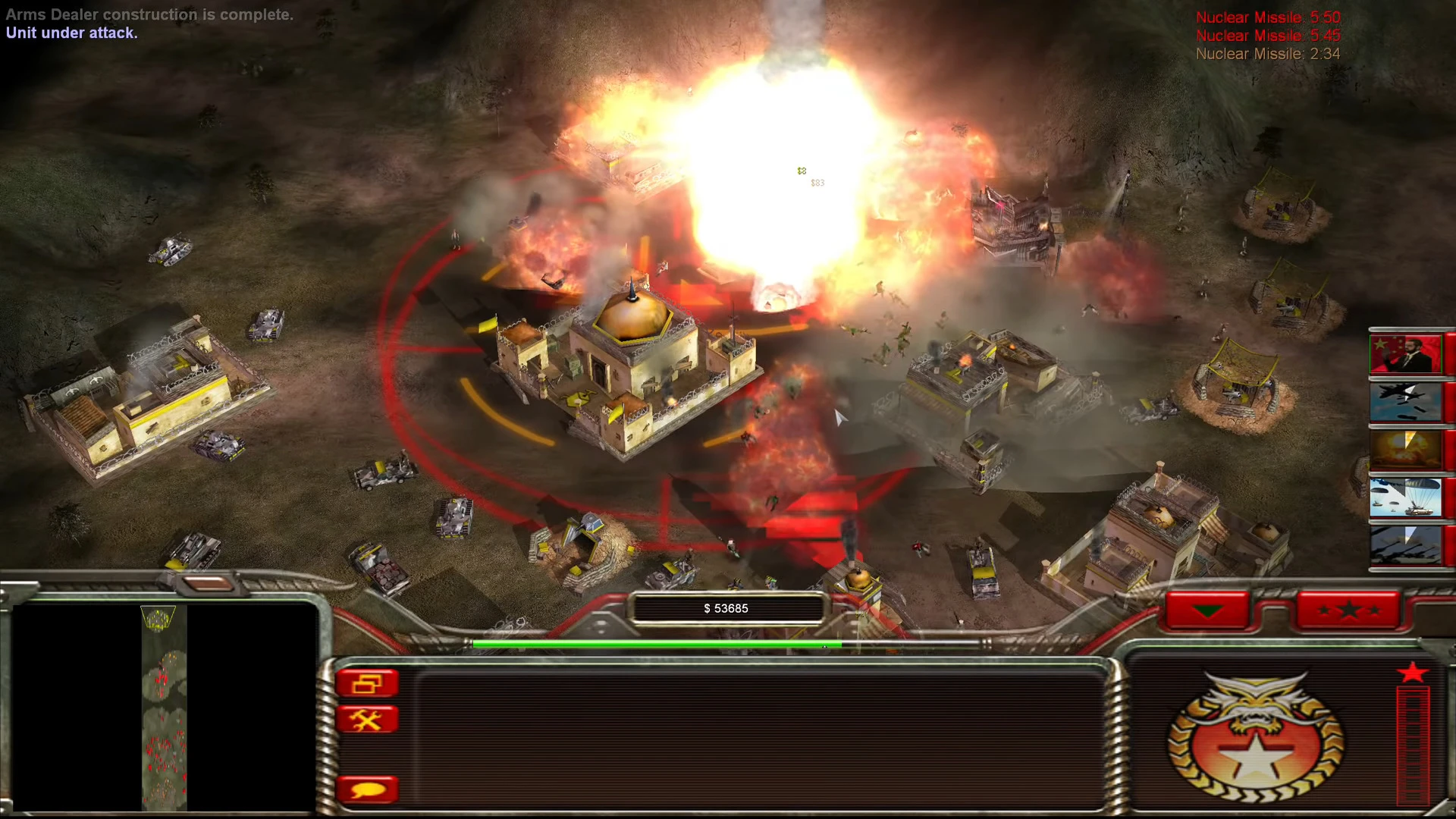Click the 'Arms Dealer construction is complete' message
Screen dimensions: 1456x819
click(x=149, y=14)
